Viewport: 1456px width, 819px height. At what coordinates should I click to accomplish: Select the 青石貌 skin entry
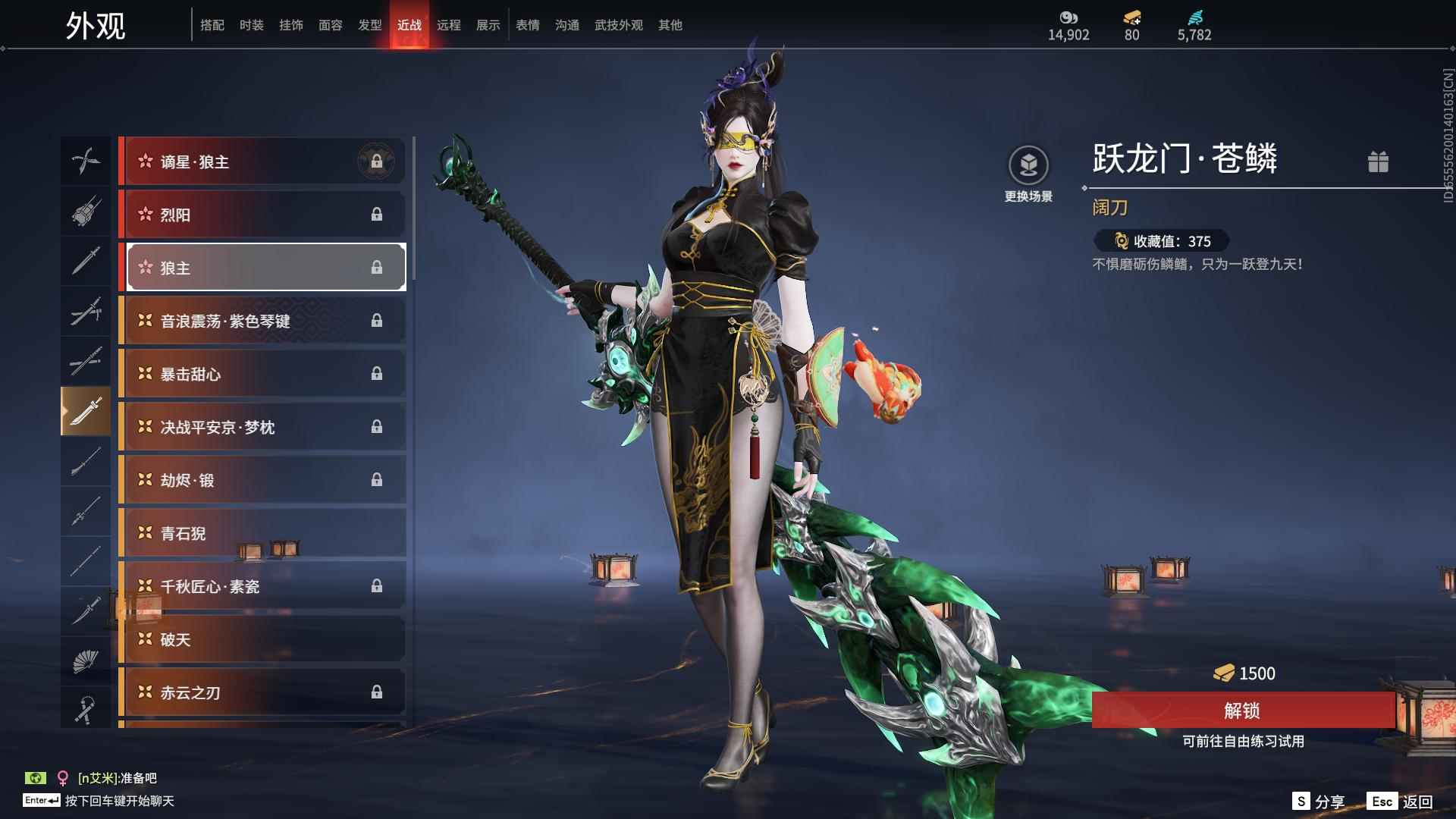[262, 533]
